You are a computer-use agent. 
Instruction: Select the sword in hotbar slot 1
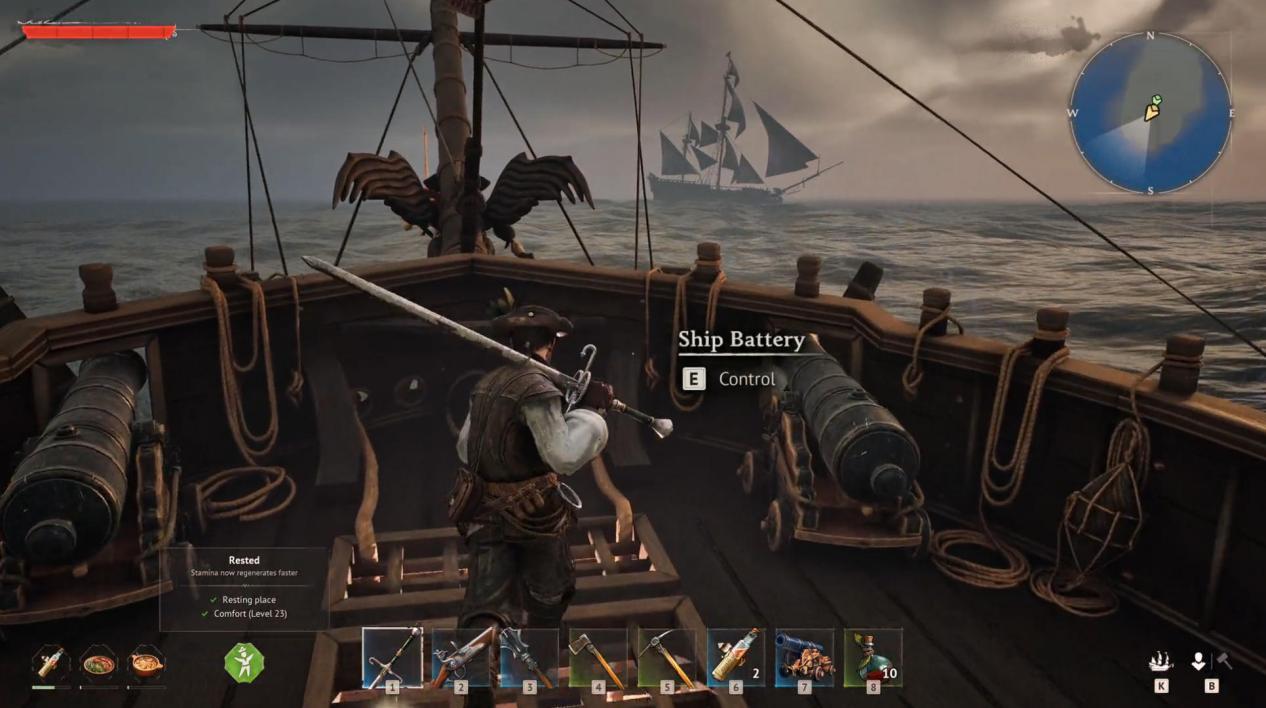(x=392, y=657)
